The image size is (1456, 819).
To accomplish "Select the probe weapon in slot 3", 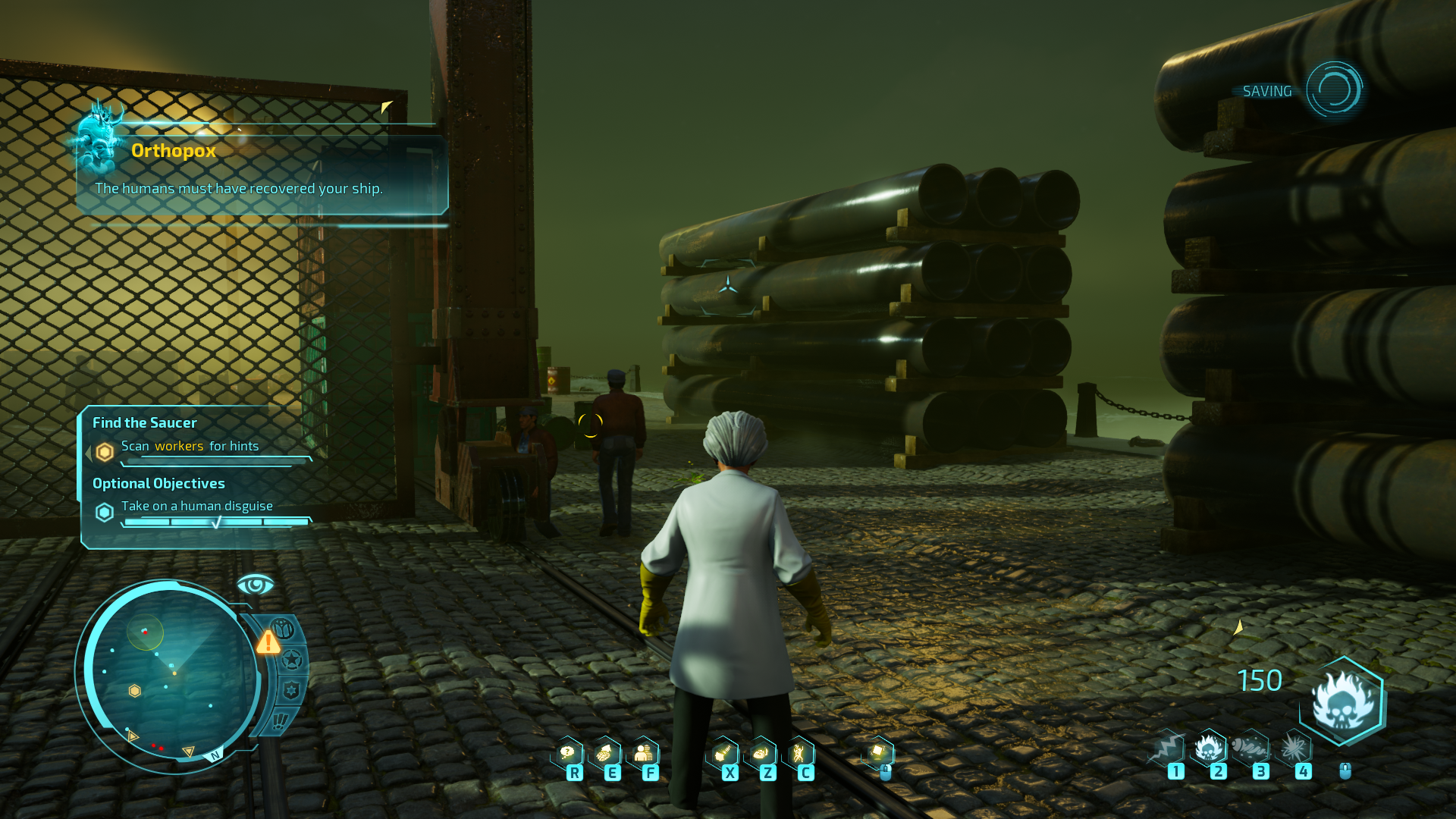I will click(1251, 748).
